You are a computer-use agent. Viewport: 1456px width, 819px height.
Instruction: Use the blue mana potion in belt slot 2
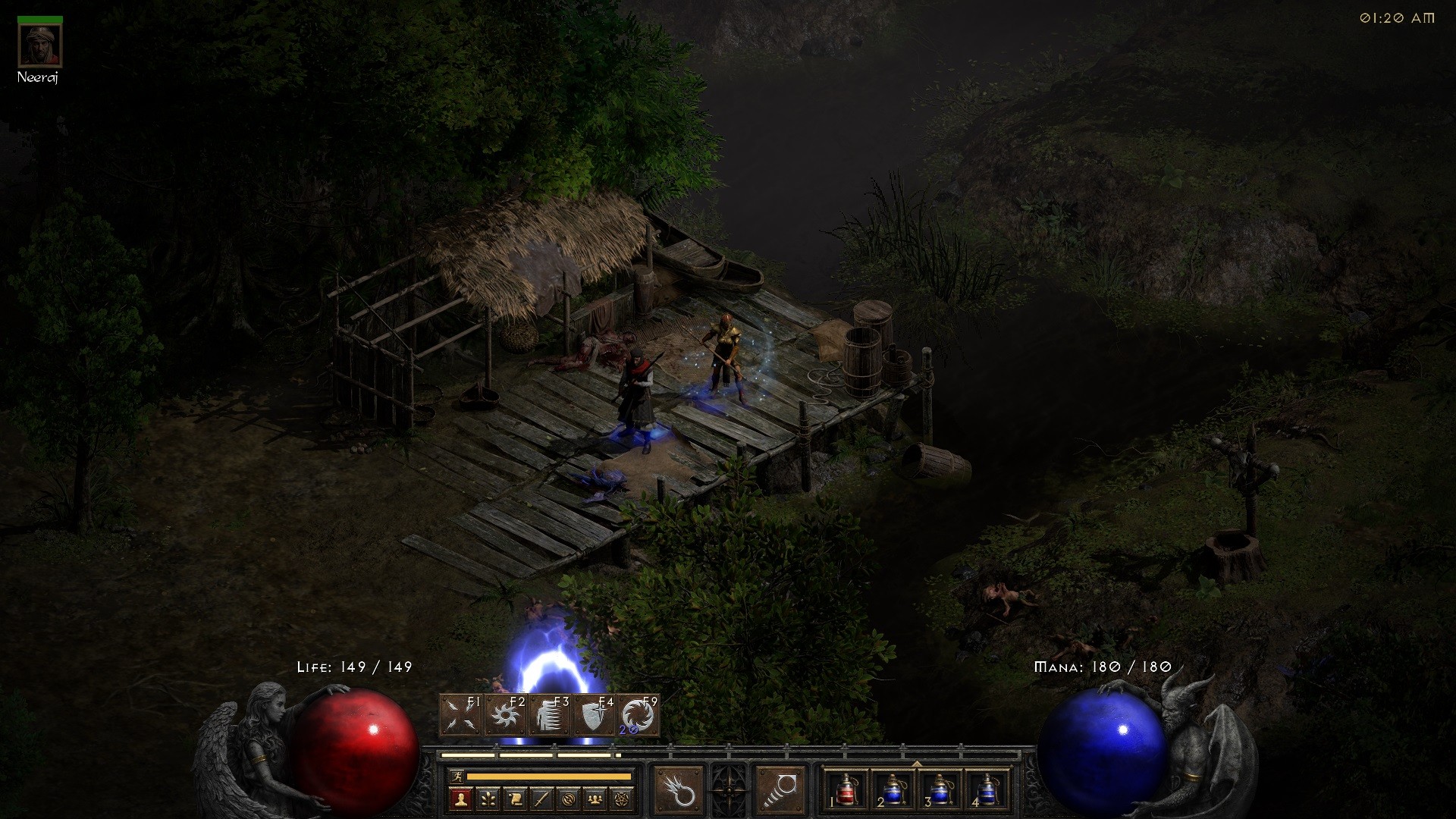(x=893, y=789)
